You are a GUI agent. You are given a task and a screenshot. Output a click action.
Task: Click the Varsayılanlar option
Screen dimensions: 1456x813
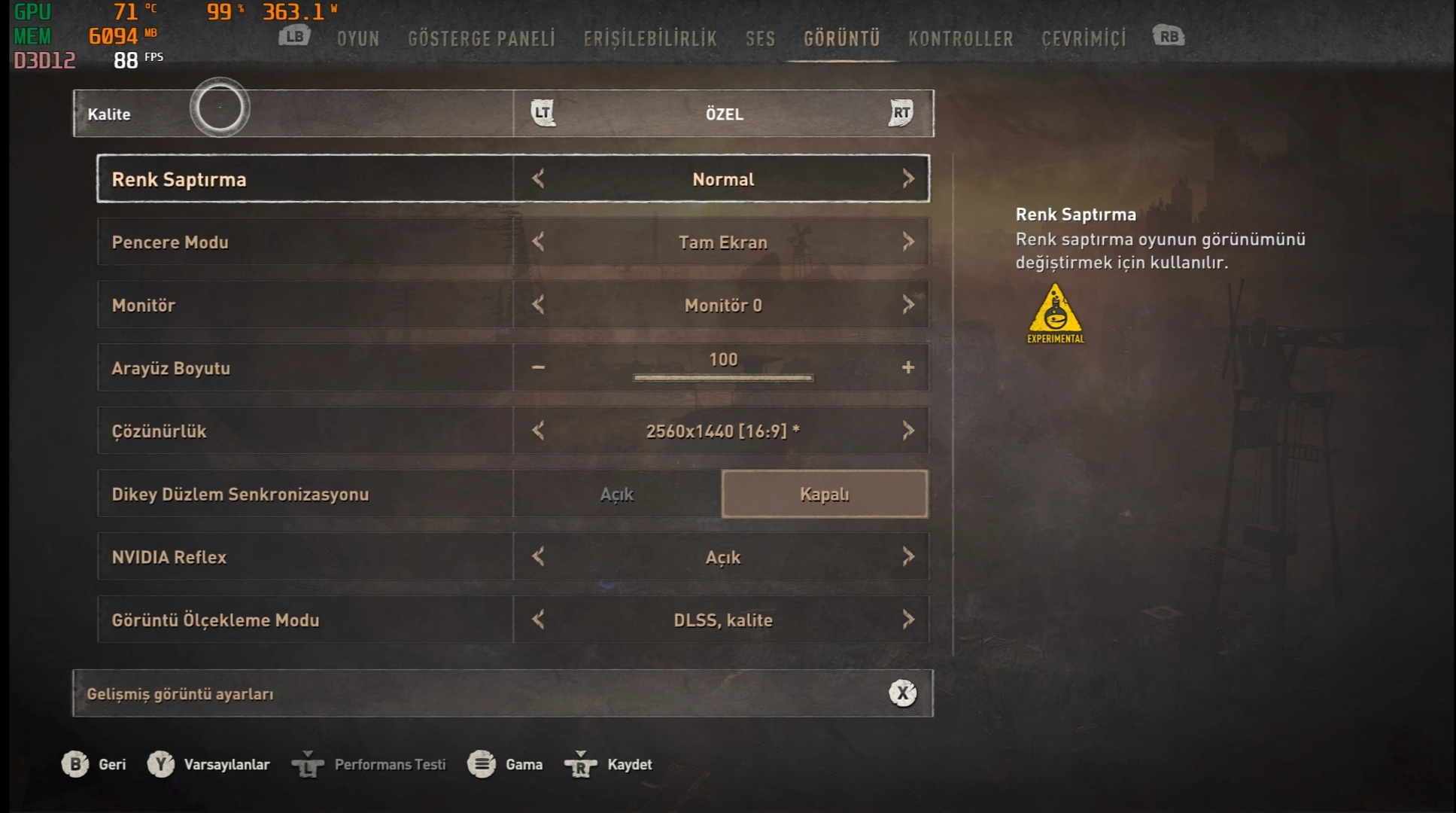(226, 765)
